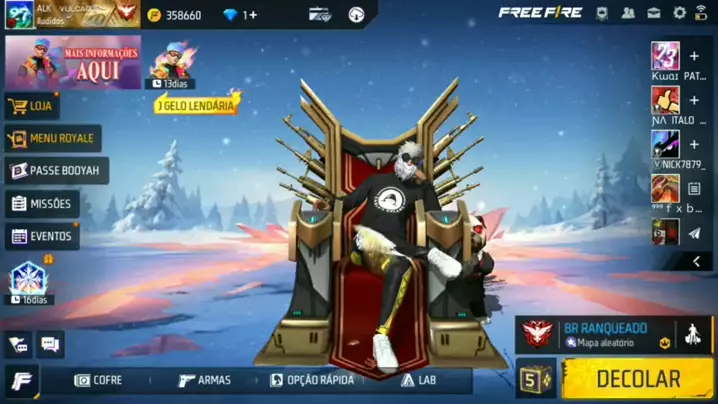This screenshot has height=404, width=718.
Task: Open the GELO LENDÁRIA event tag
Action: tap(197, 104)
